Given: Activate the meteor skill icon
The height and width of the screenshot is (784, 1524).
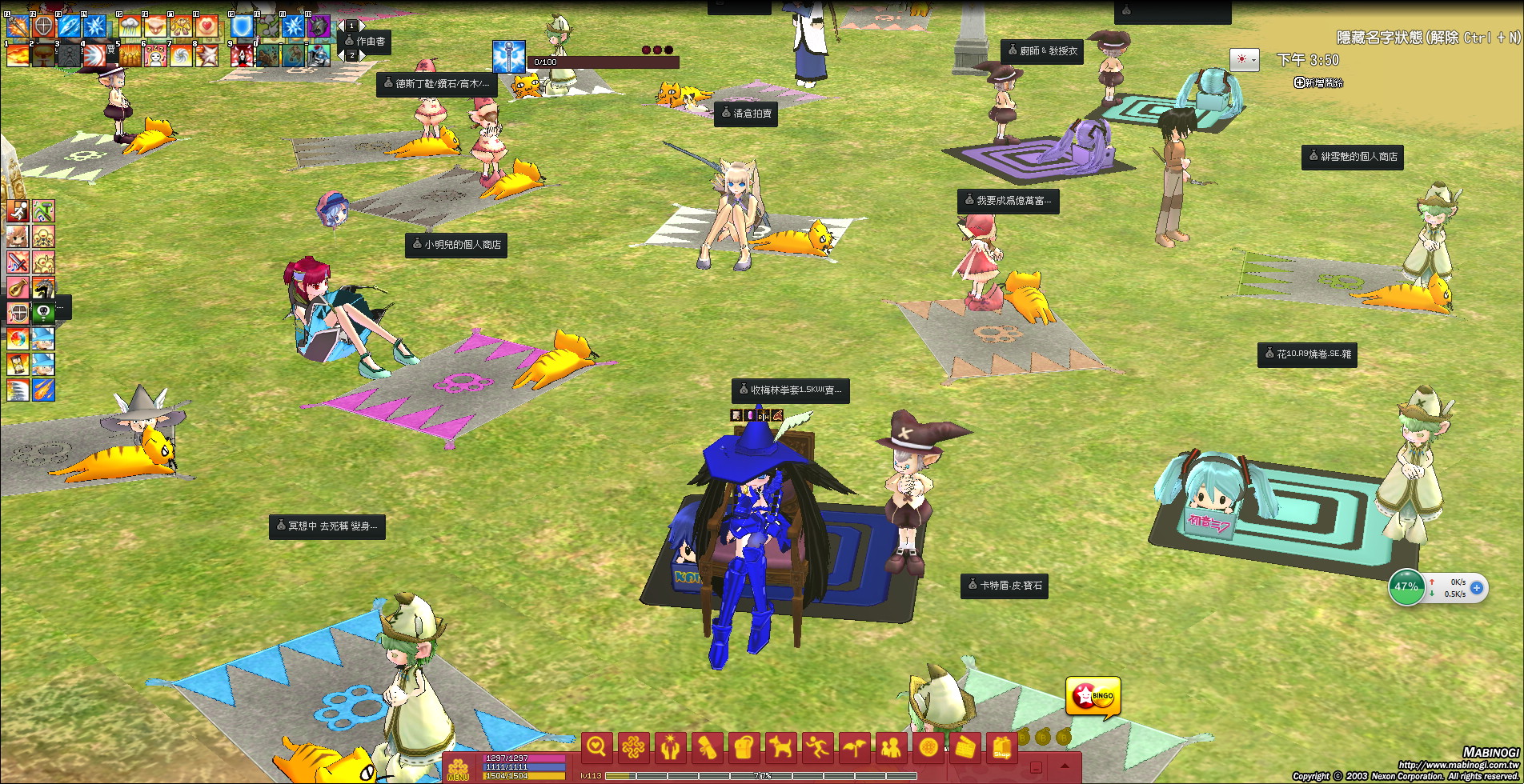Looking at the screenshot, I should pos(43,390).
